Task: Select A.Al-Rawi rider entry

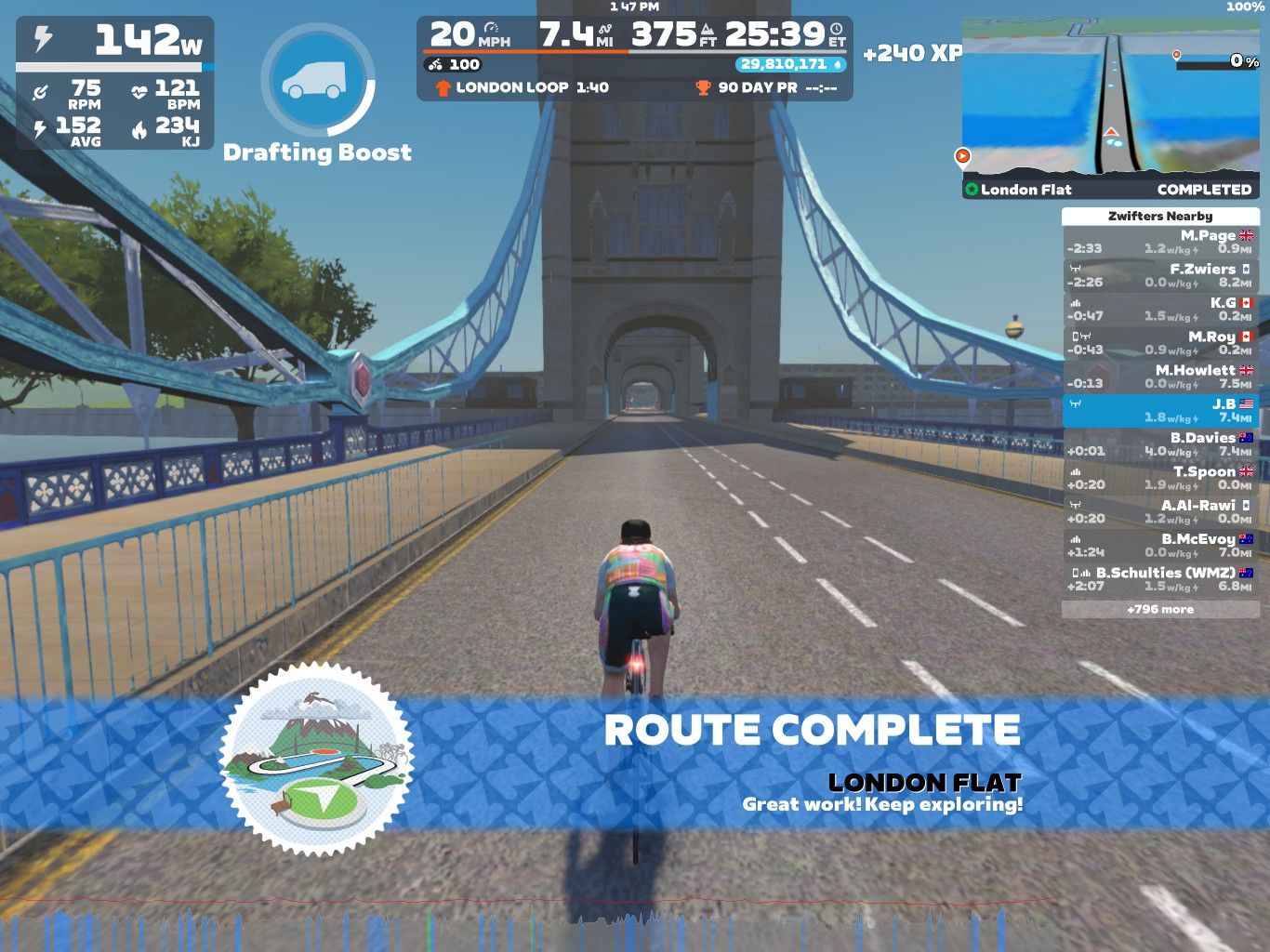Action: point(1160,510)
